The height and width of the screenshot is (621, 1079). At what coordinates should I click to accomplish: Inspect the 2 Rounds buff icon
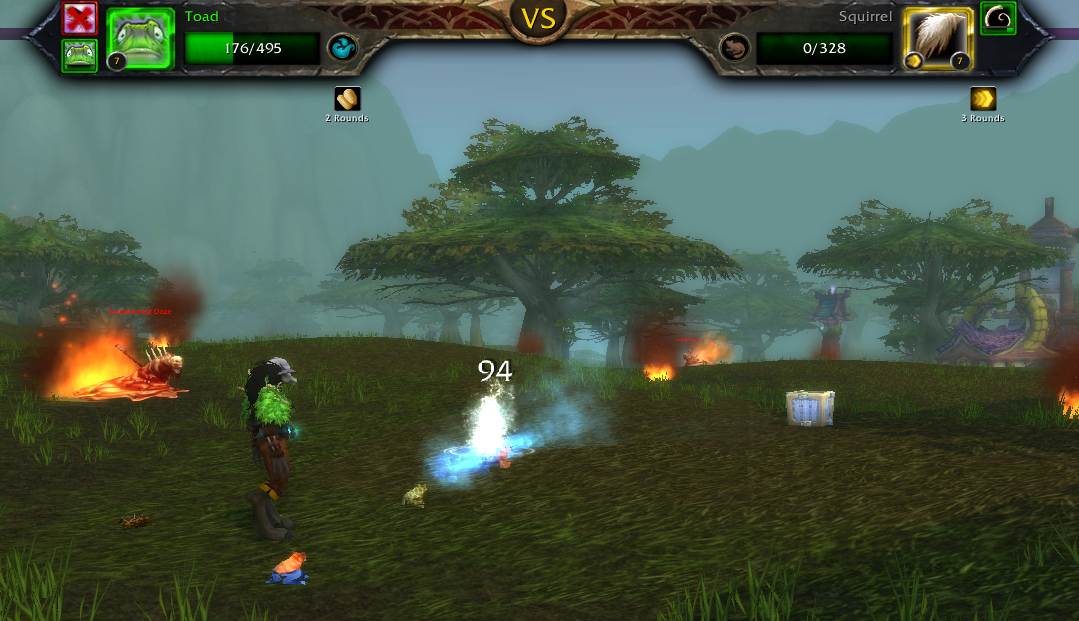[x=347, y=99]
